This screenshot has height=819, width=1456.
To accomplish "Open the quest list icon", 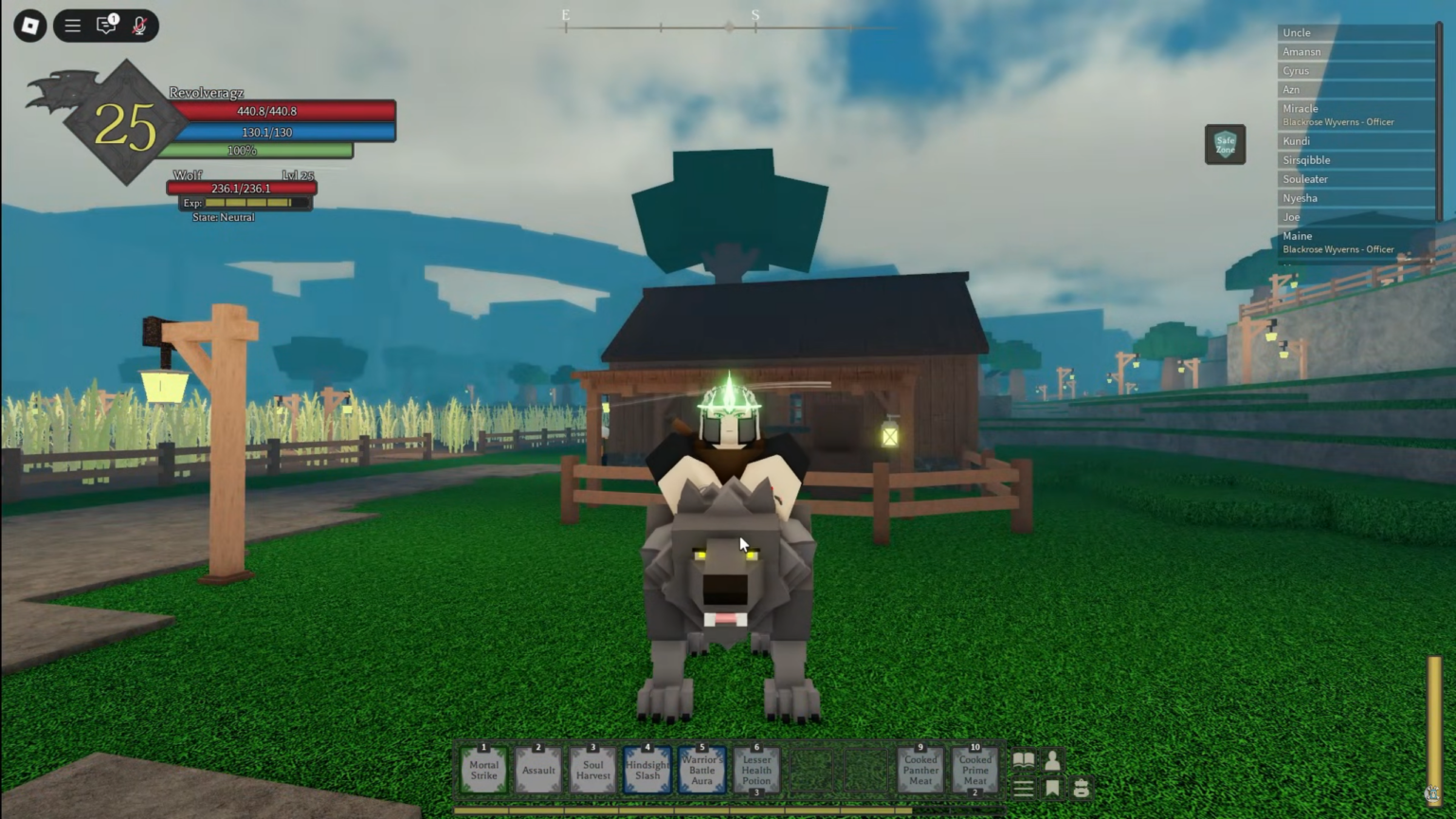I will (x=1024, y=788).
